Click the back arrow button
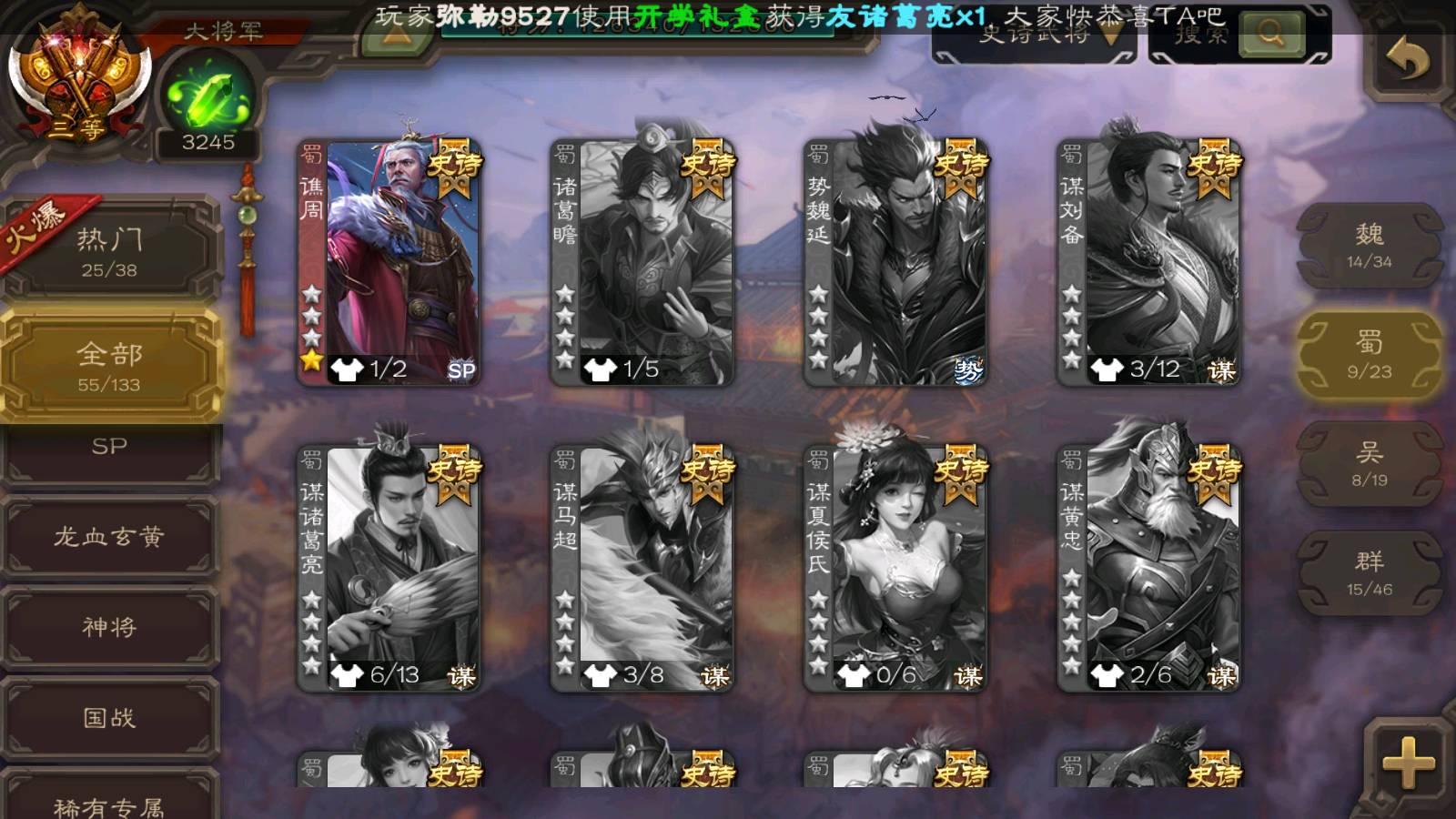 click(1407, 60)
